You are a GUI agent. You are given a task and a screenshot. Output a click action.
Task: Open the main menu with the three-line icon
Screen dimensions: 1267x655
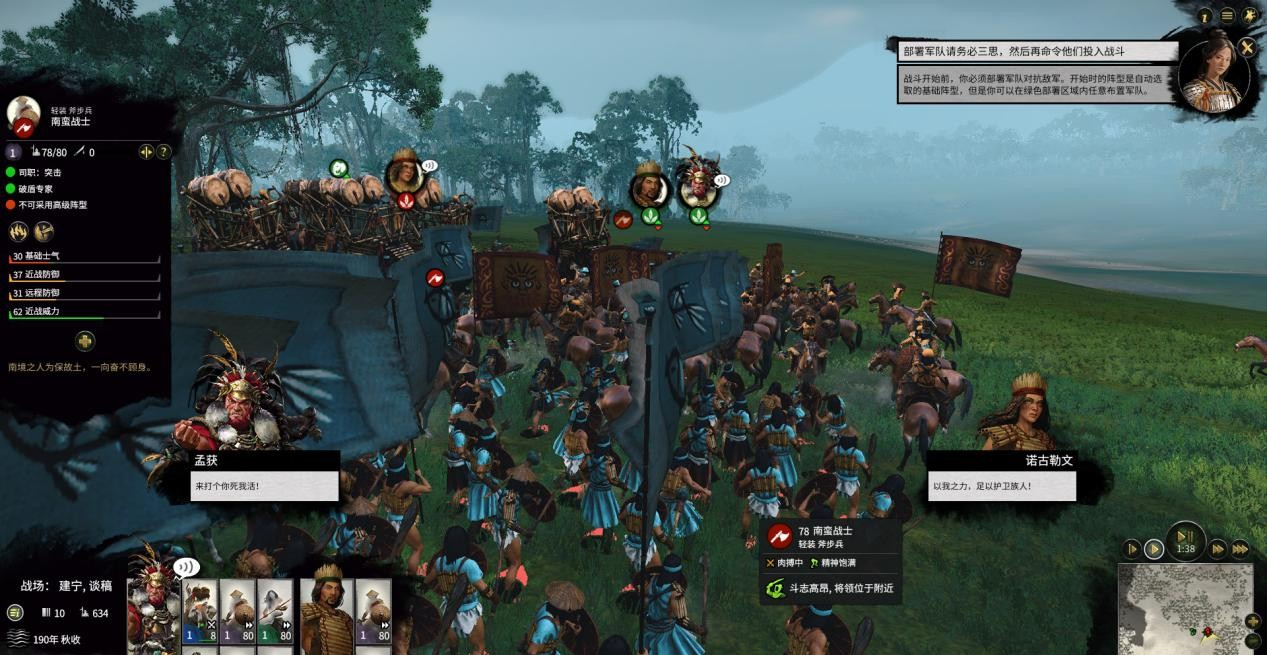tap(1227, 16)
